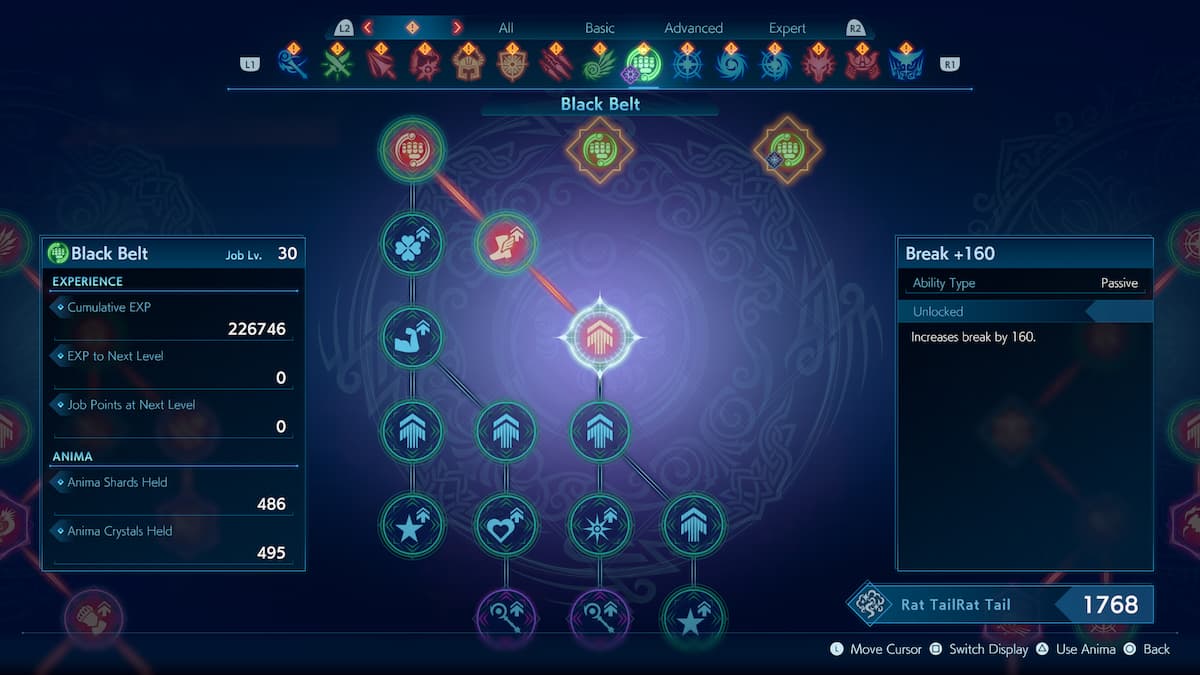Select the highlighted Black Belt fist job icon
The width and height of the screenshot is (1200, 675).
[x=643, y=64]
